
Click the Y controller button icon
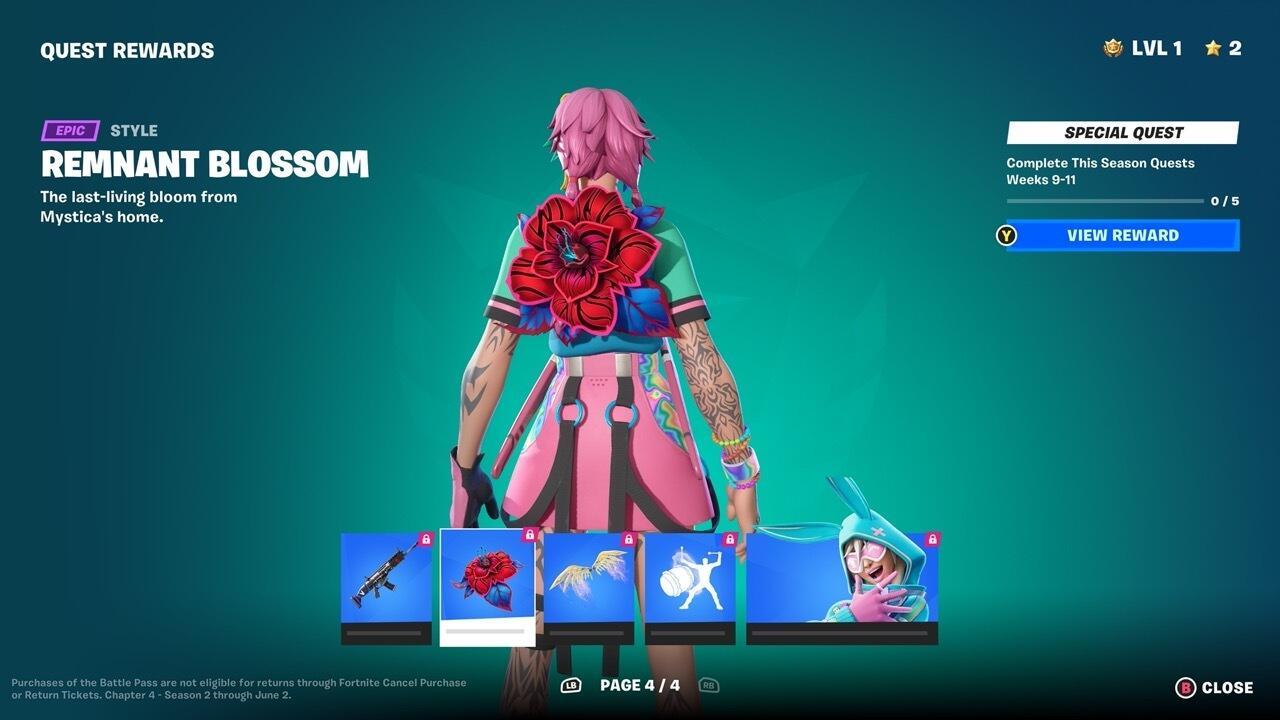1004,236
